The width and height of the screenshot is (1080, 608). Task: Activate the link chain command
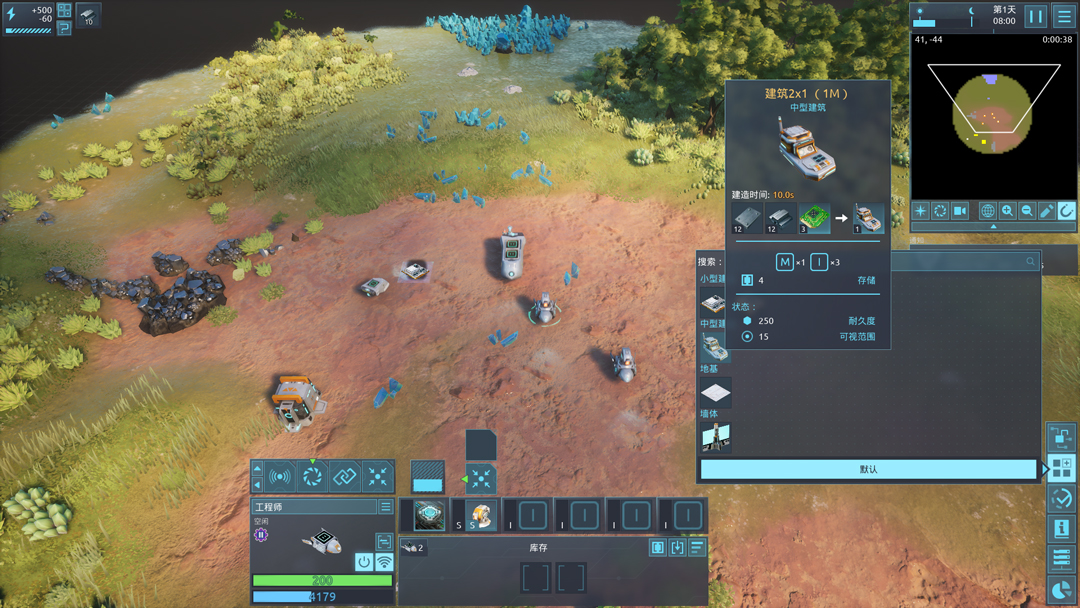click(x=345, y=477)
